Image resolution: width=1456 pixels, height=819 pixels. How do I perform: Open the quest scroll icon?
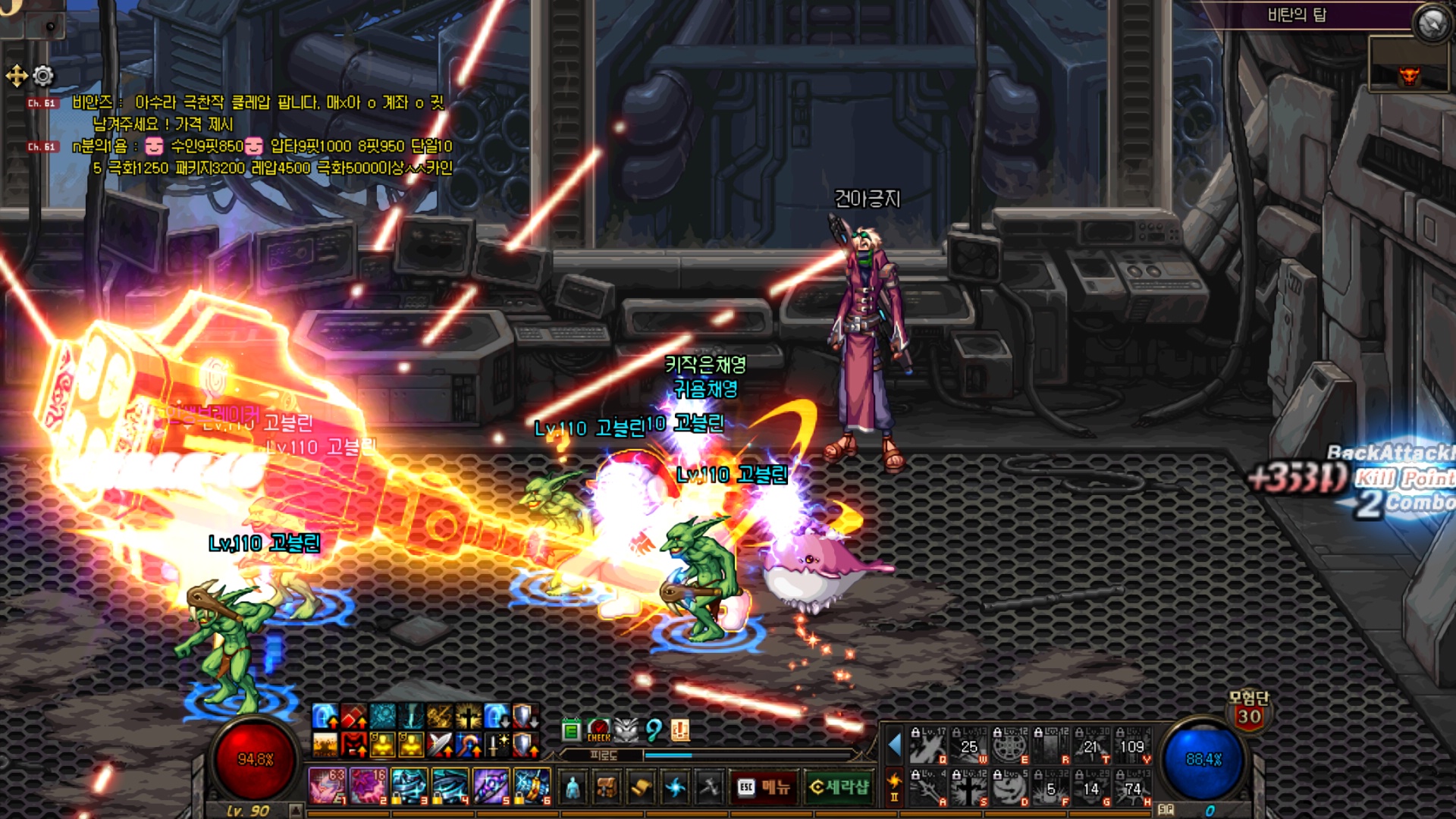pos(640,787)
